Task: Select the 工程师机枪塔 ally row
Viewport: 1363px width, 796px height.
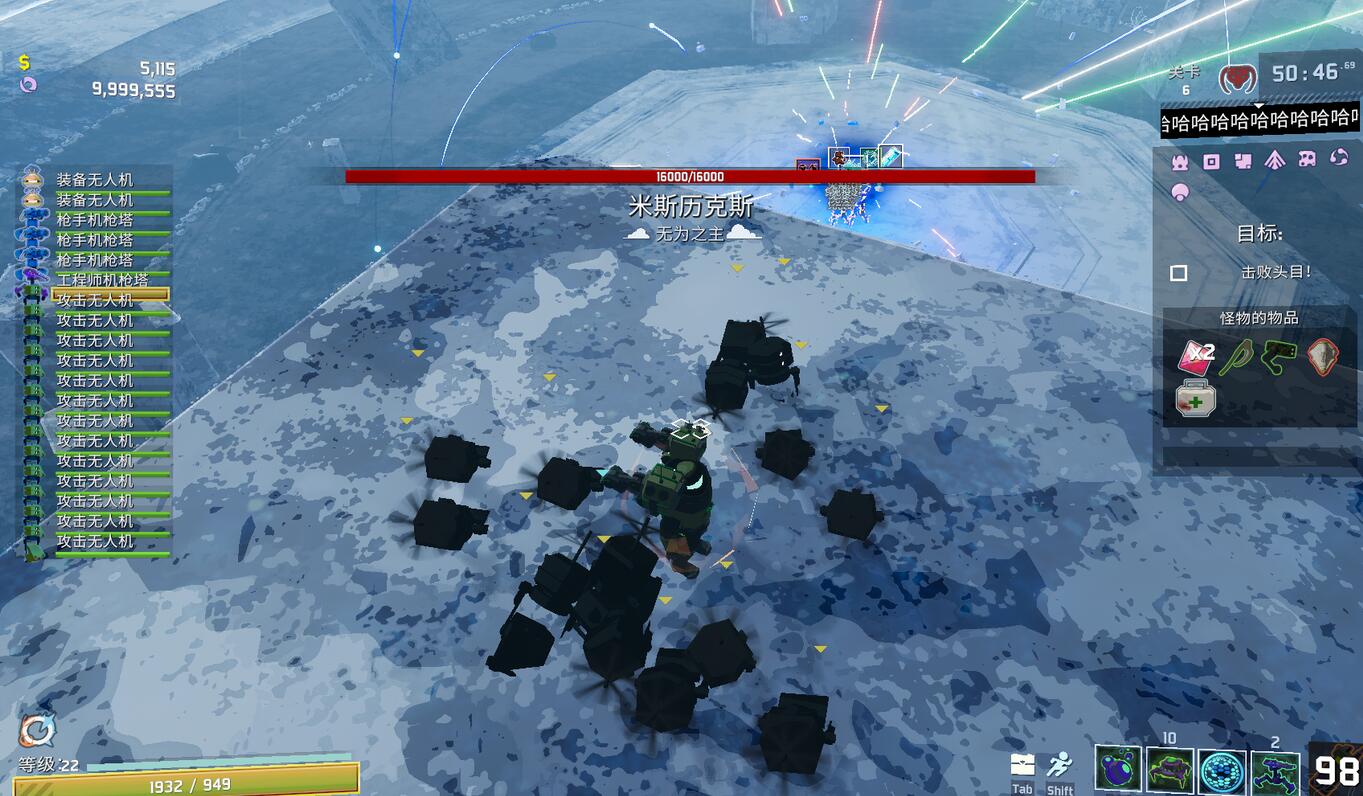Action: 100,279
